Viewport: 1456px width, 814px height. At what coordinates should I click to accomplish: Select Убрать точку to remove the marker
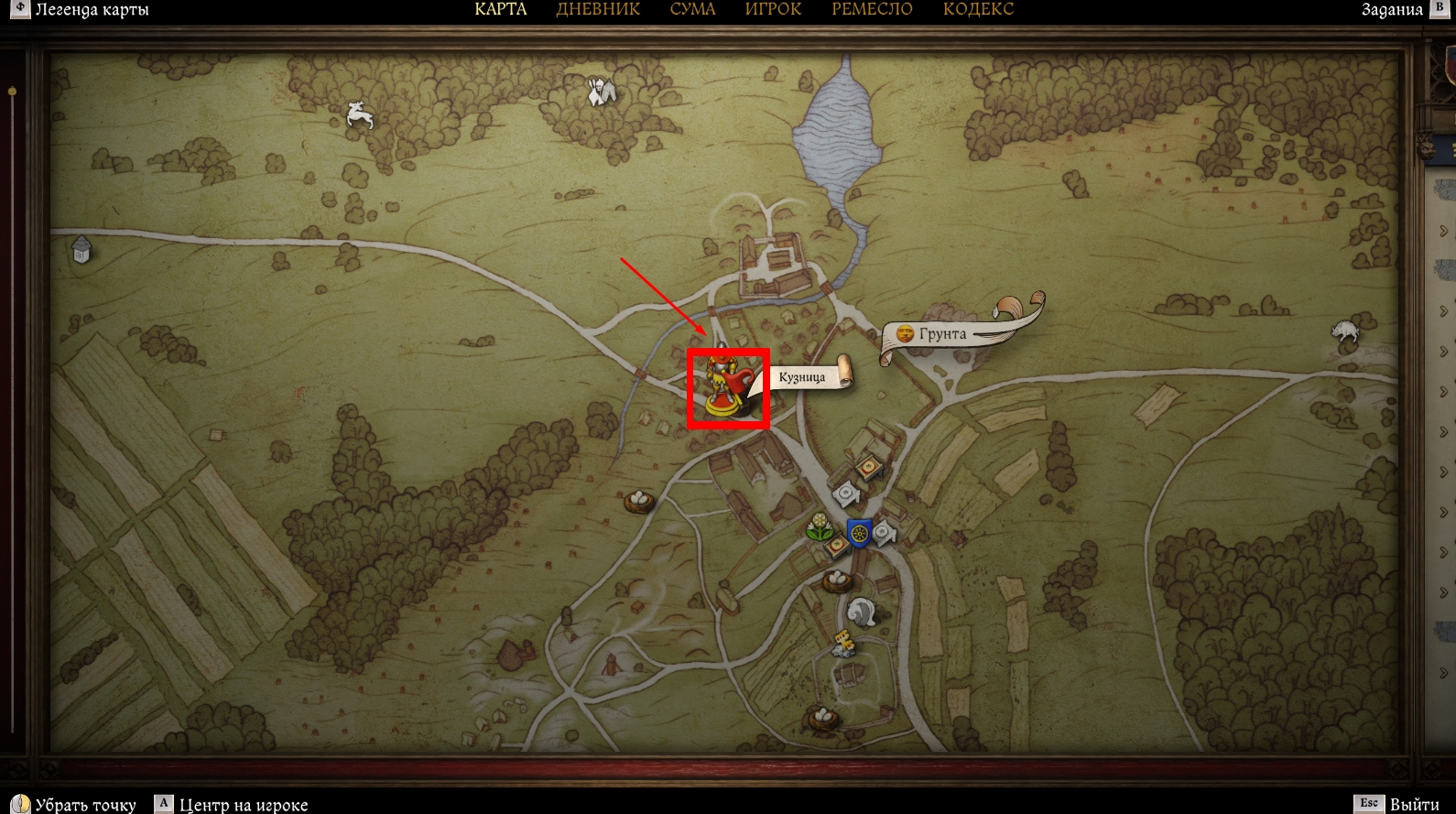click(x=85, y=805)
